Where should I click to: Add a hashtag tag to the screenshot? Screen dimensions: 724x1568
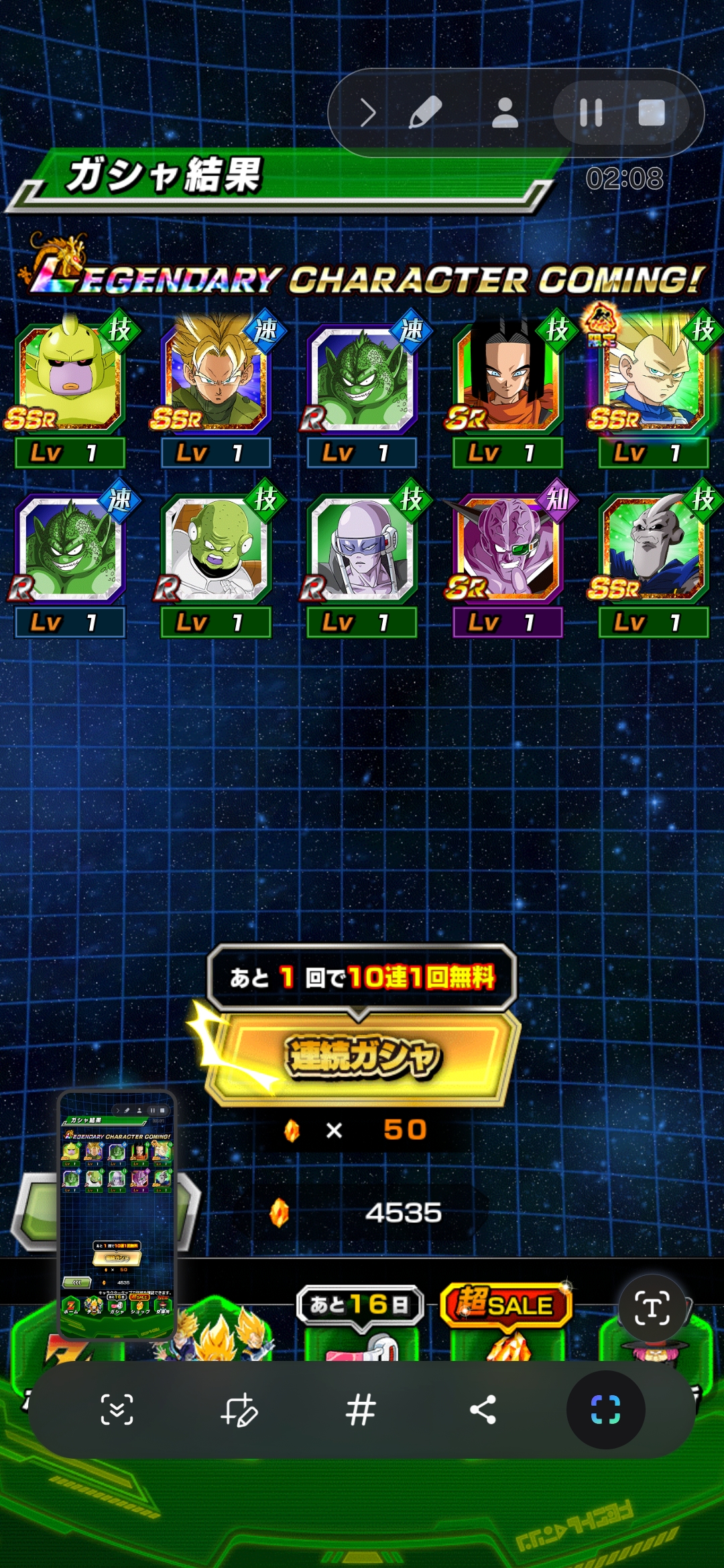pyautogui.click(x=361, y=1409)
